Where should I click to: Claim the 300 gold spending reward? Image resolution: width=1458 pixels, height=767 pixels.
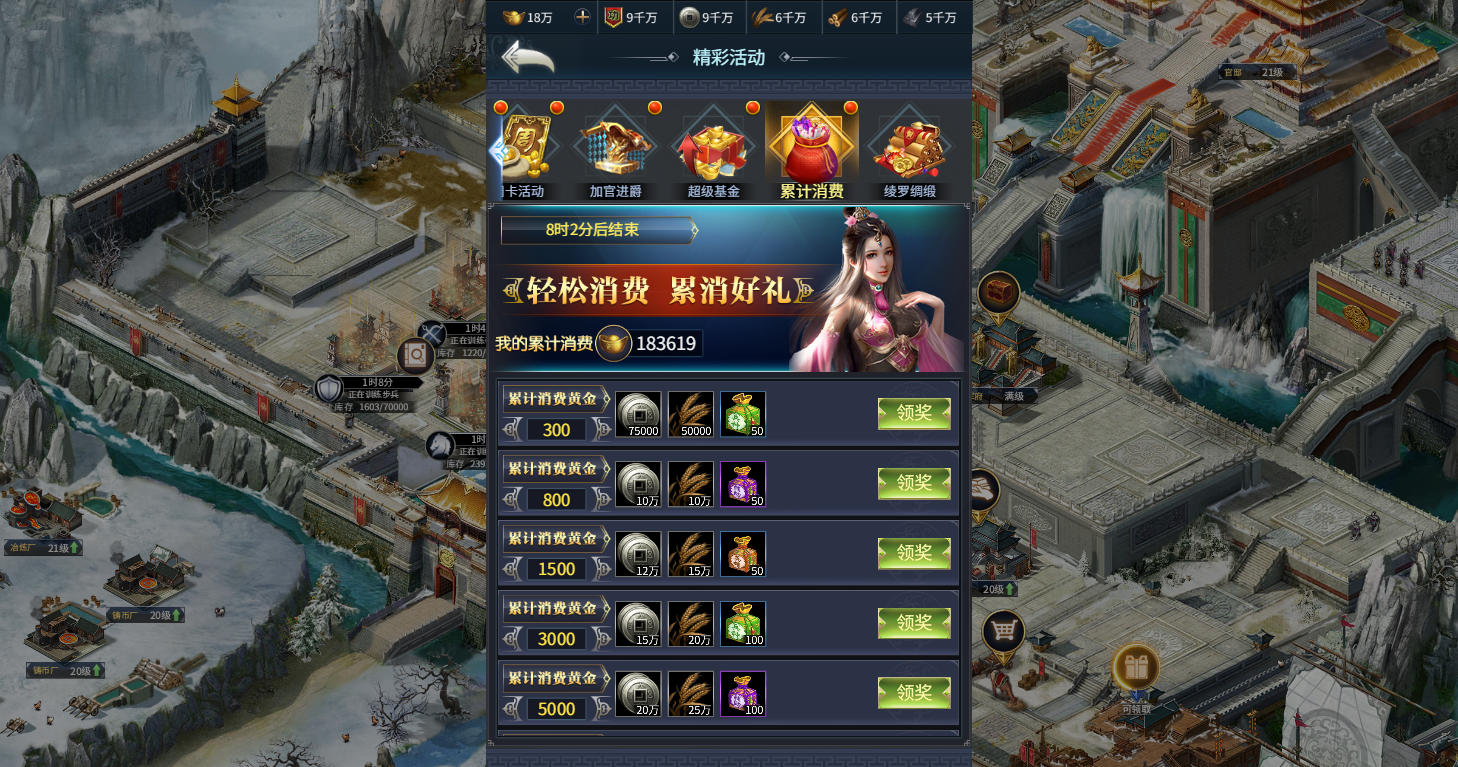[914, 414]
